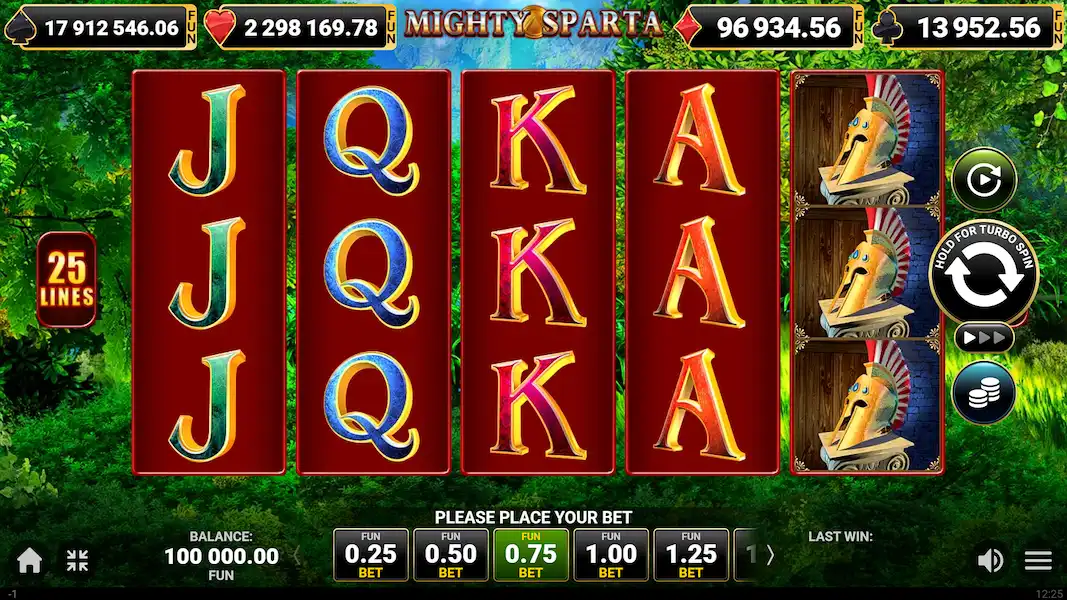Choose the 0.50 bet option
This screenshot has width=1067, height=600.
click(x=450, y=555)
